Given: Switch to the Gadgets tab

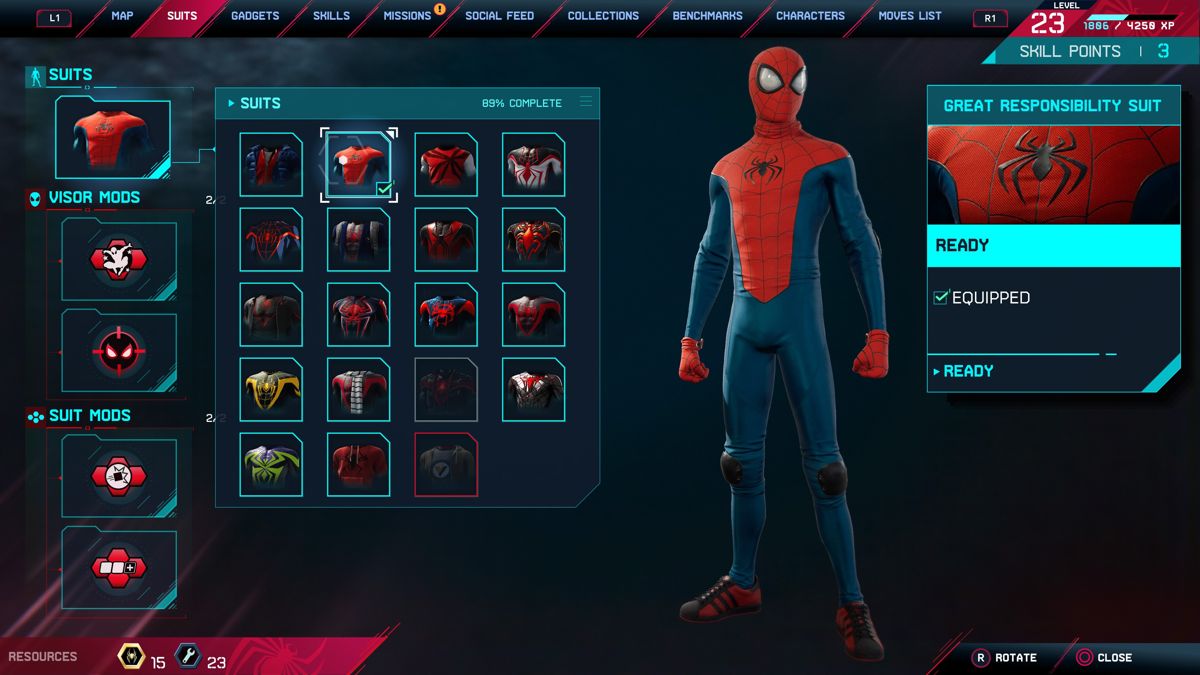Looking at the screenshot, I should [255, 16].
